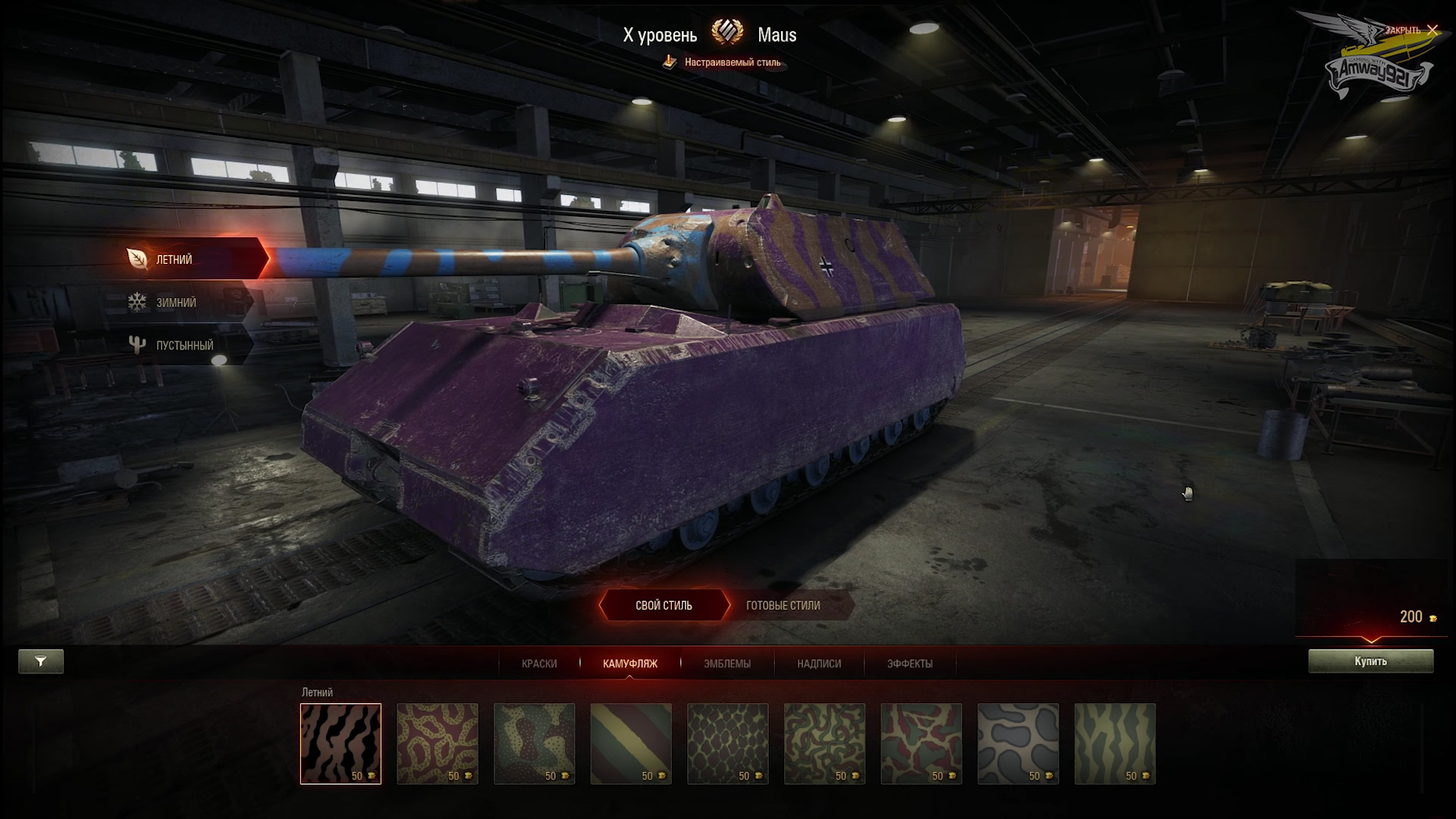Open the Эффекты tab
Screen dimensions: 1456x819
[910, 664]
